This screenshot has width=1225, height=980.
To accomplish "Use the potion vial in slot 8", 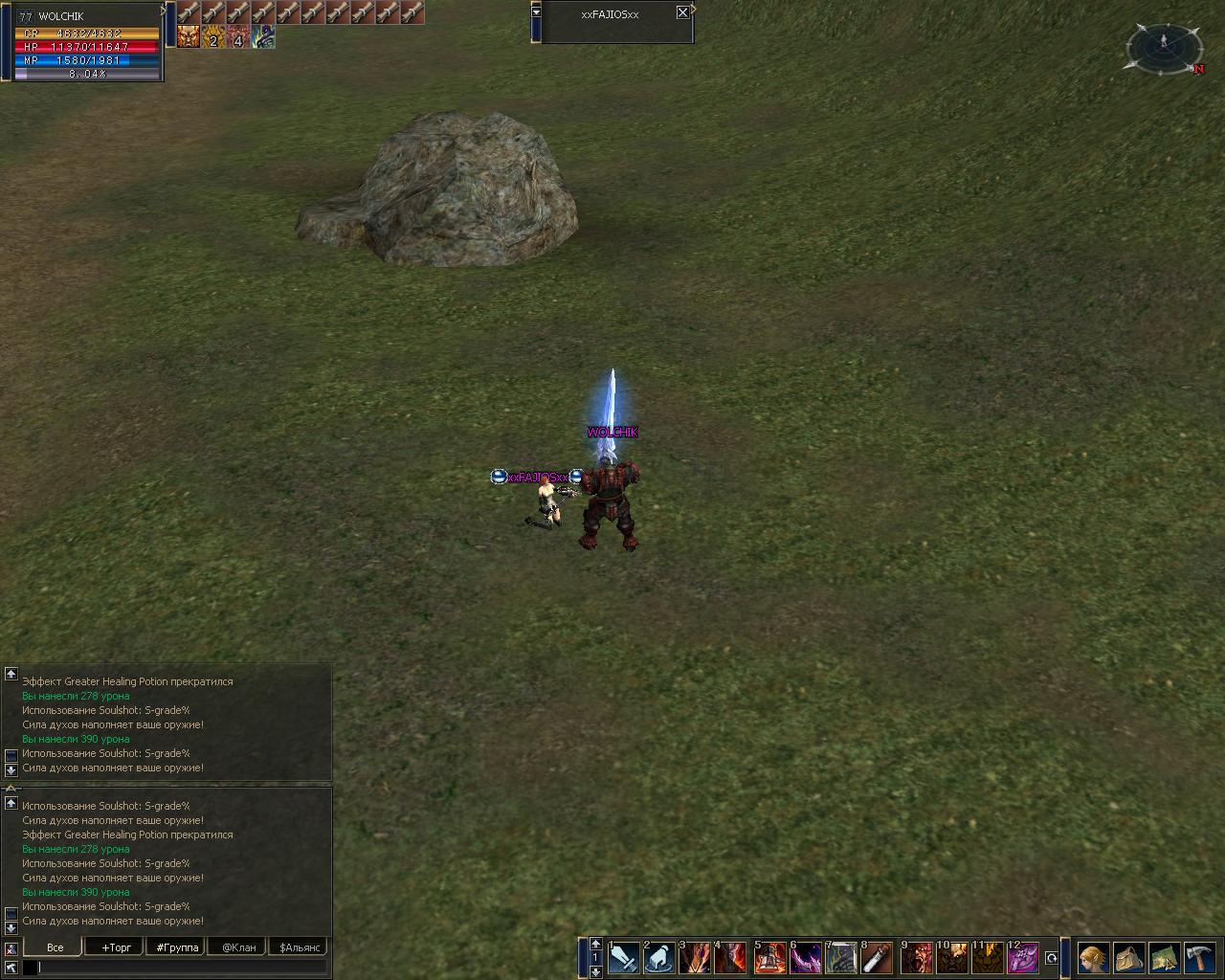I will [878, 958].
